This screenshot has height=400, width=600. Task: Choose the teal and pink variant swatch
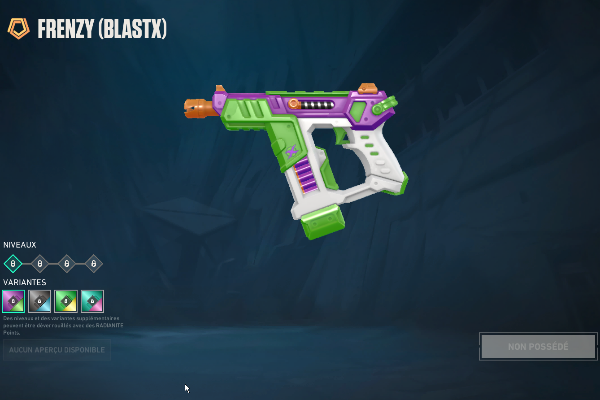point(92,301)
